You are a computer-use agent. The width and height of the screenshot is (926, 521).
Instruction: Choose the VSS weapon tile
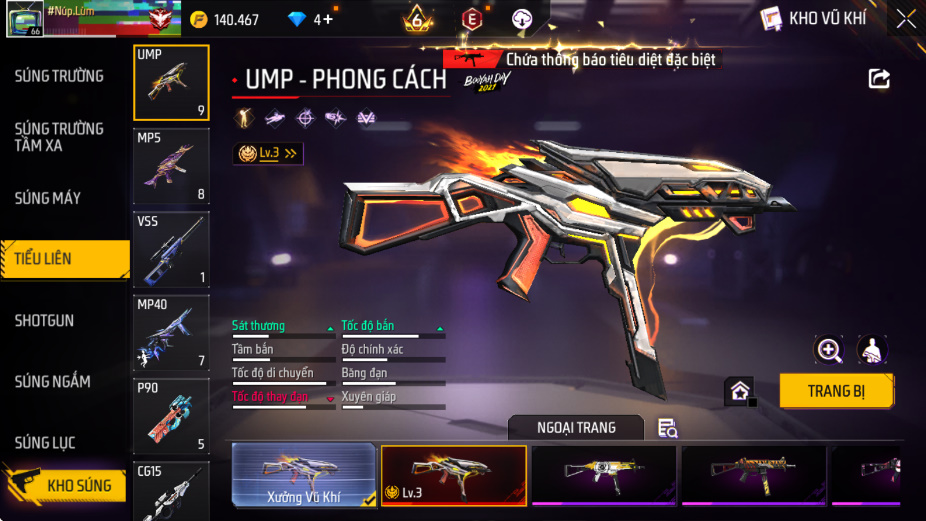(171, 249)
